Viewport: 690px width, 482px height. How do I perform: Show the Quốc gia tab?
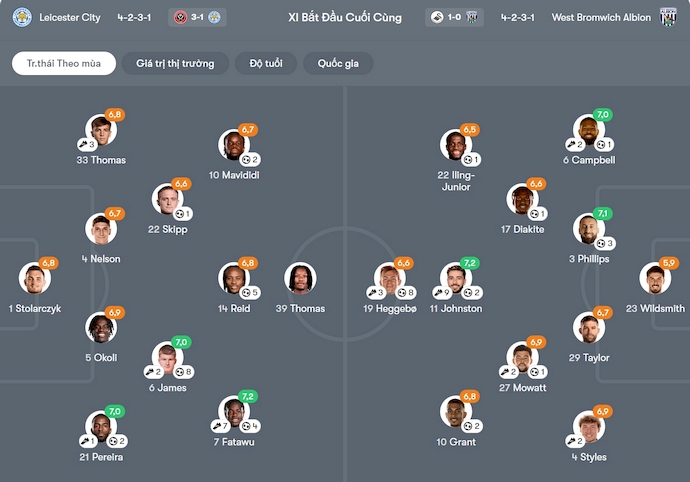[338, 63]
